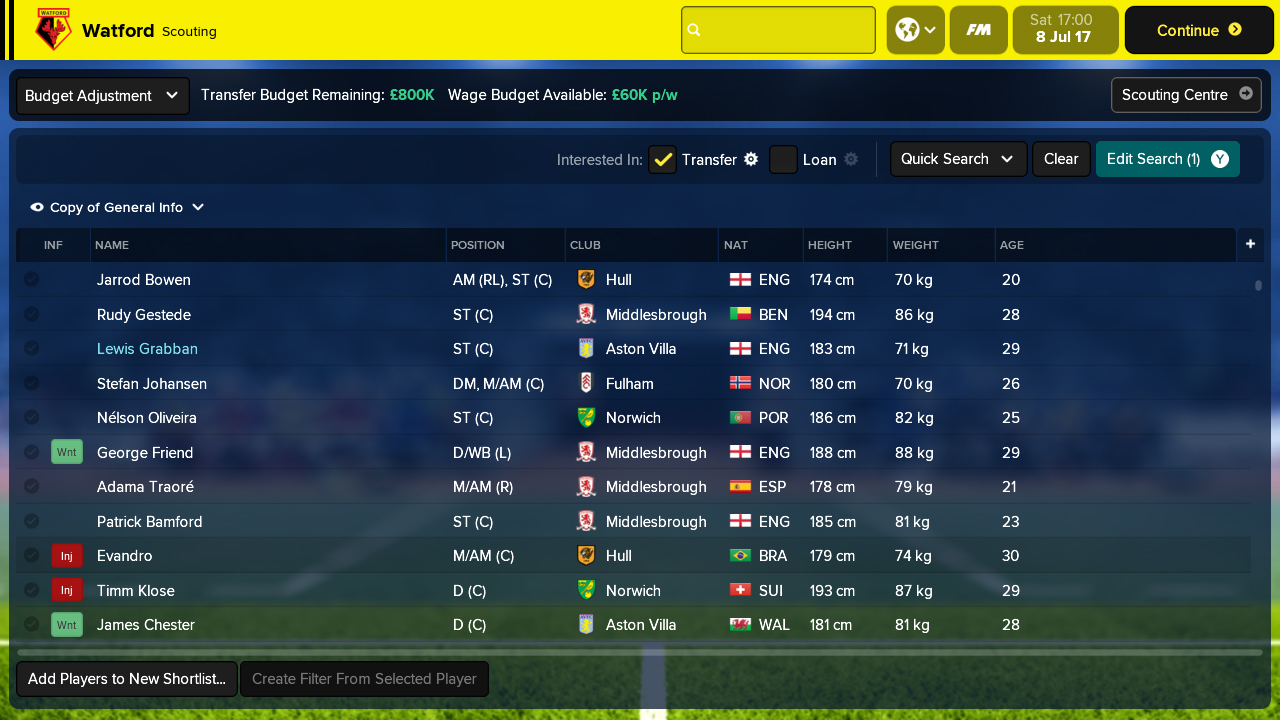Open Transfer search settings gear icon
The width and height of the screenshot is (1280, 720).
[750, 159]
